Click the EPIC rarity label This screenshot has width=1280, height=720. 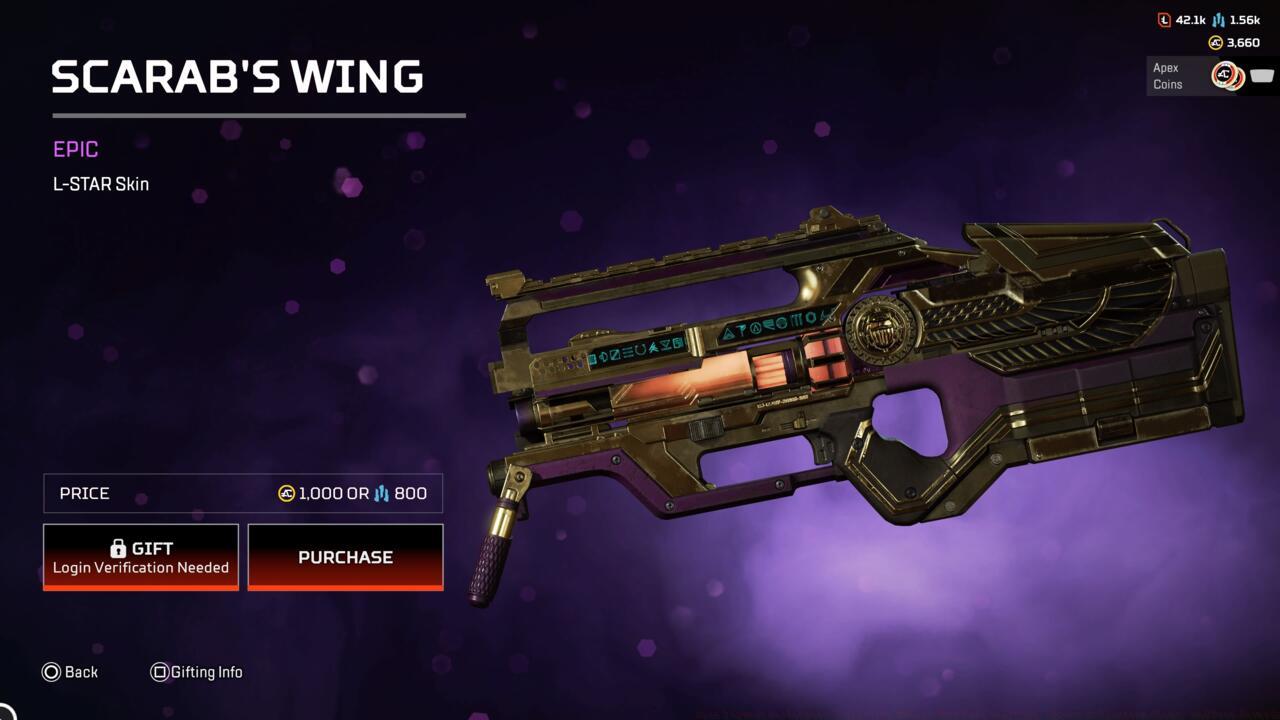tap(74, 149)
